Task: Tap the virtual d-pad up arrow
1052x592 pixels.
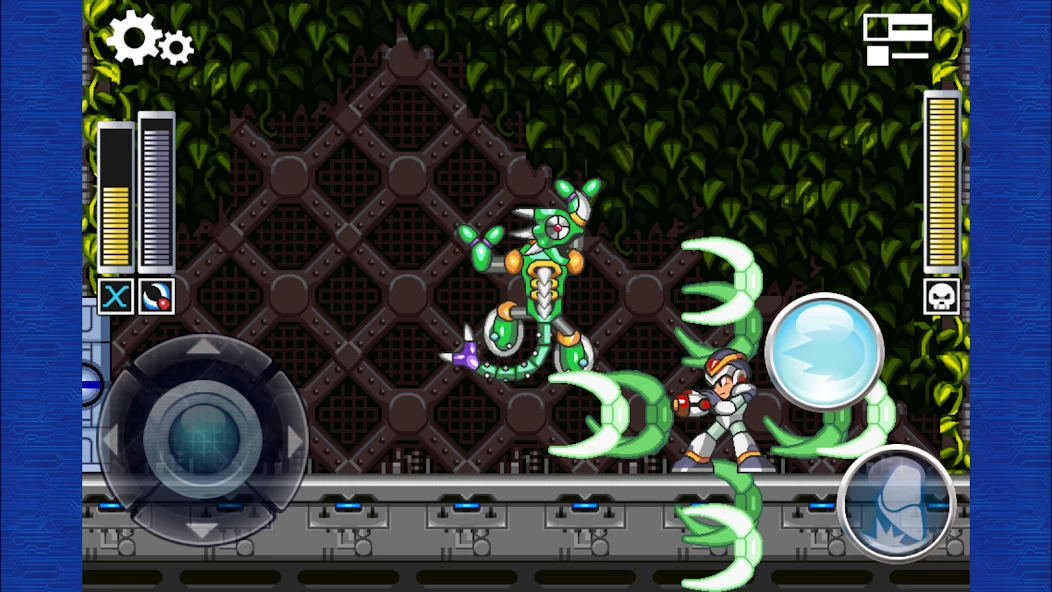Action: click(203, 348)
